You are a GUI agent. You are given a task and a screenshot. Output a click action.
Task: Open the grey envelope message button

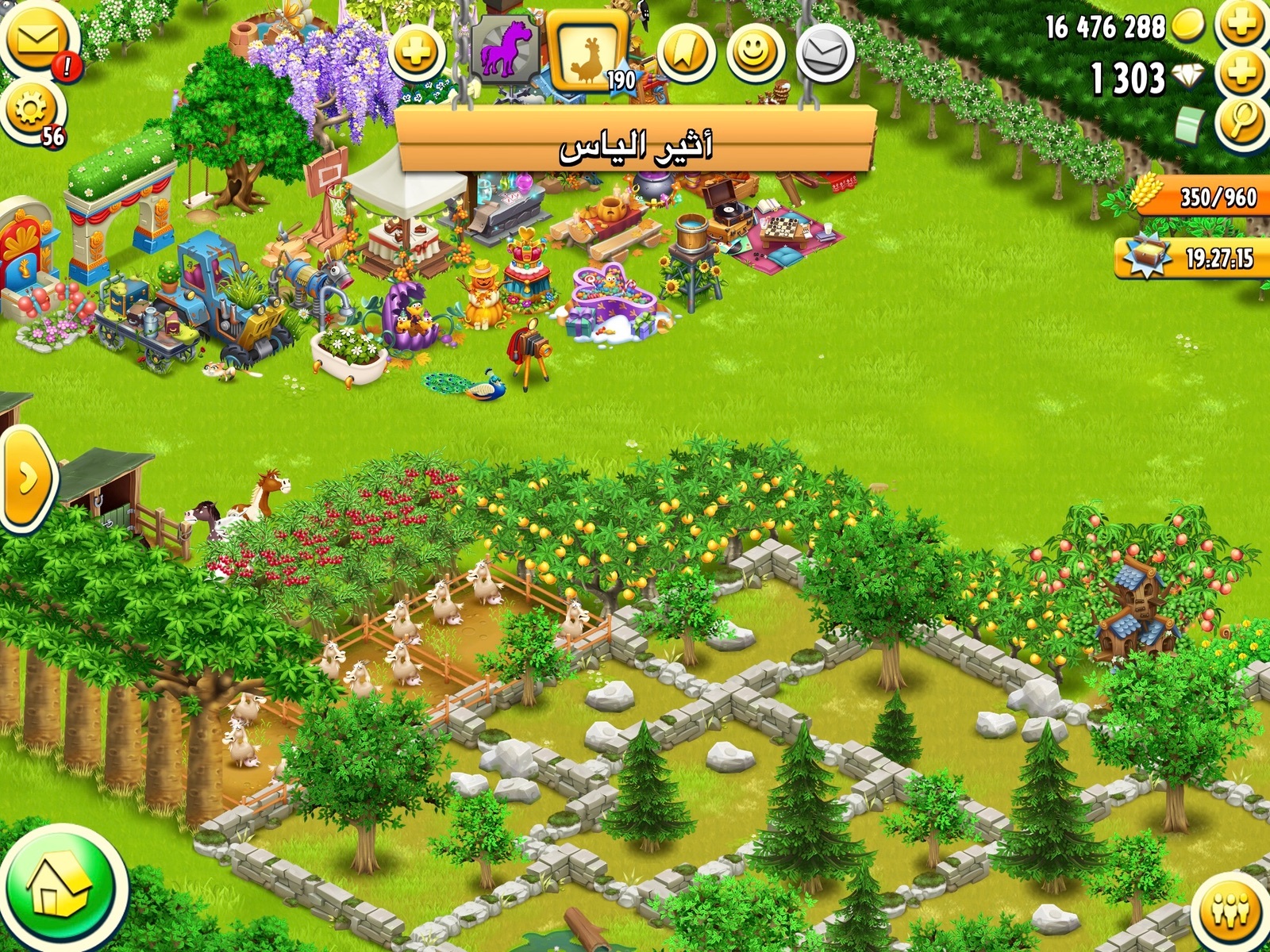coord(824,54)
